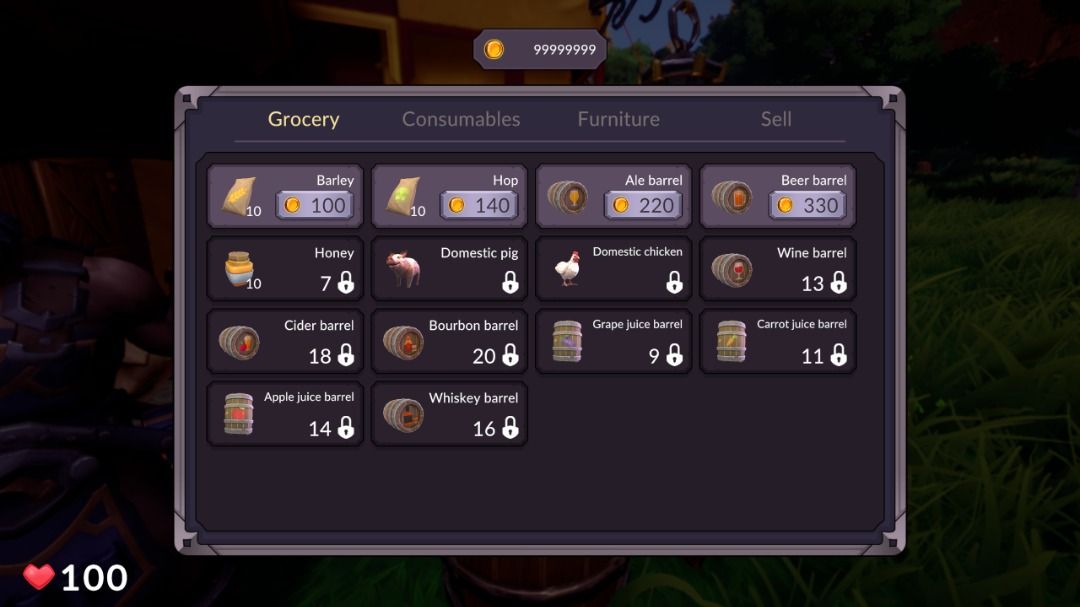Choose the locked Whiskey barrel
1080x607 pixels.
[x=449, y=413]
